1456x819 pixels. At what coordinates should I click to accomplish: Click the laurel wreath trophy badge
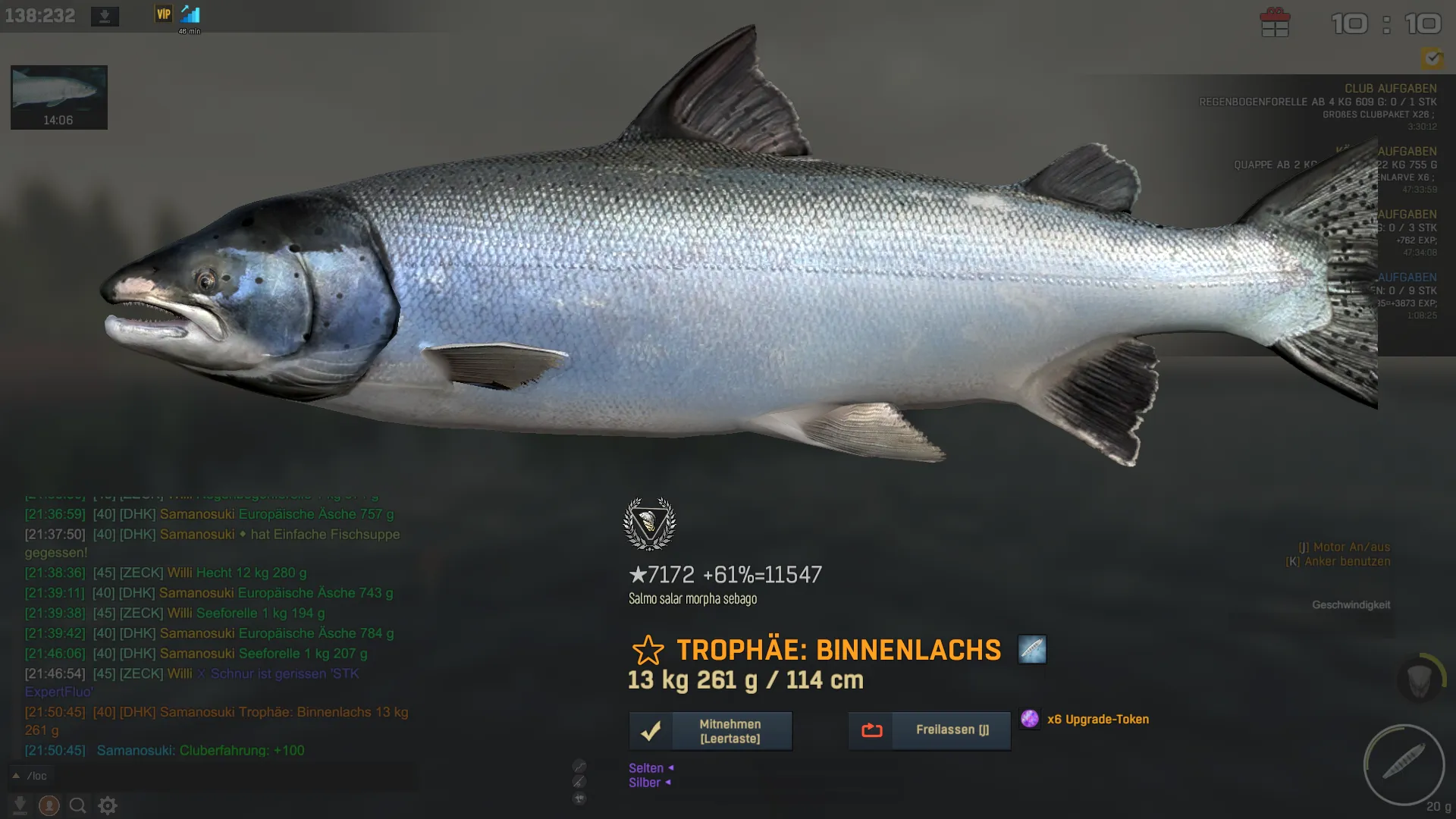tap(649, 524)
